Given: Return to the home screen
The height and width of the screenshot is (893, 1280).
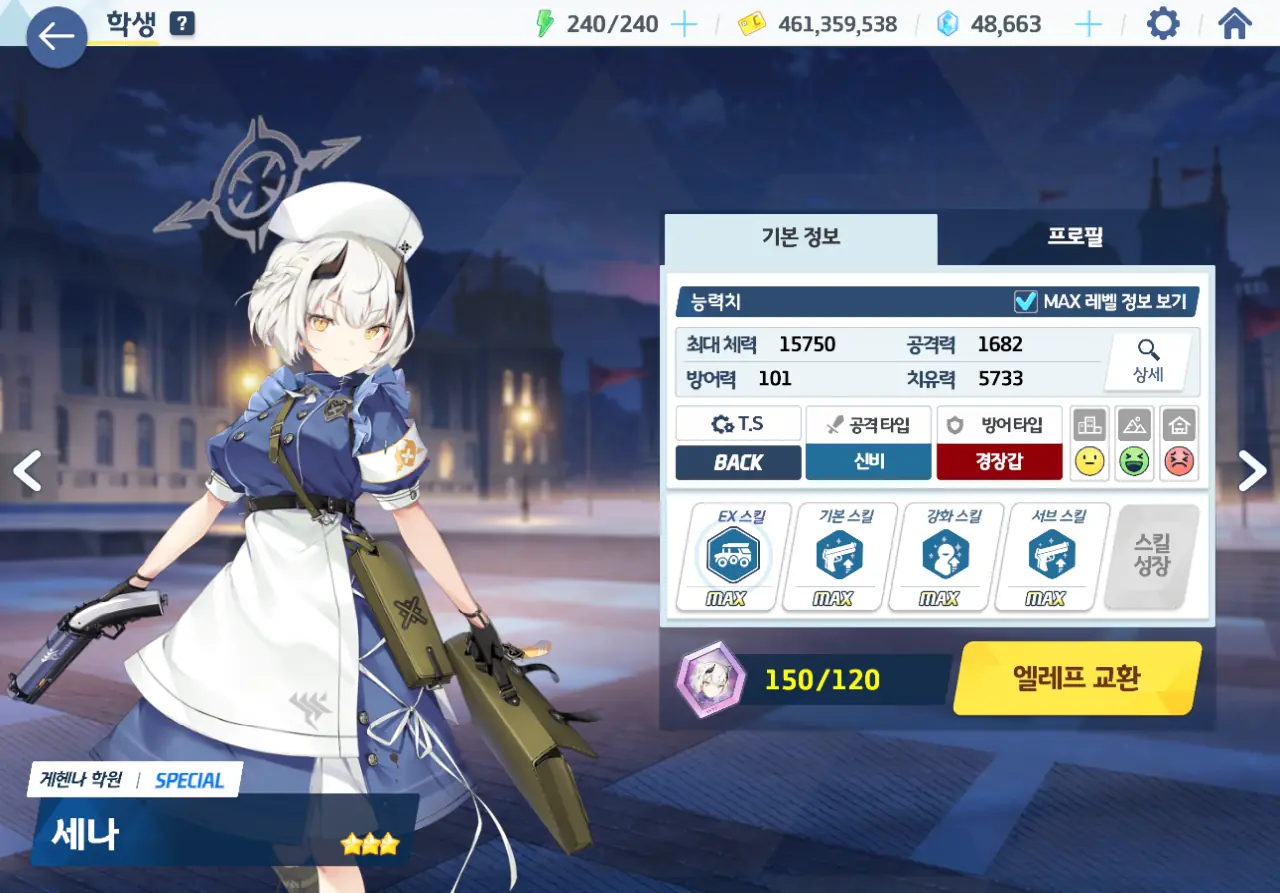Looking at the screenshot, I should tap(1236, 24).
